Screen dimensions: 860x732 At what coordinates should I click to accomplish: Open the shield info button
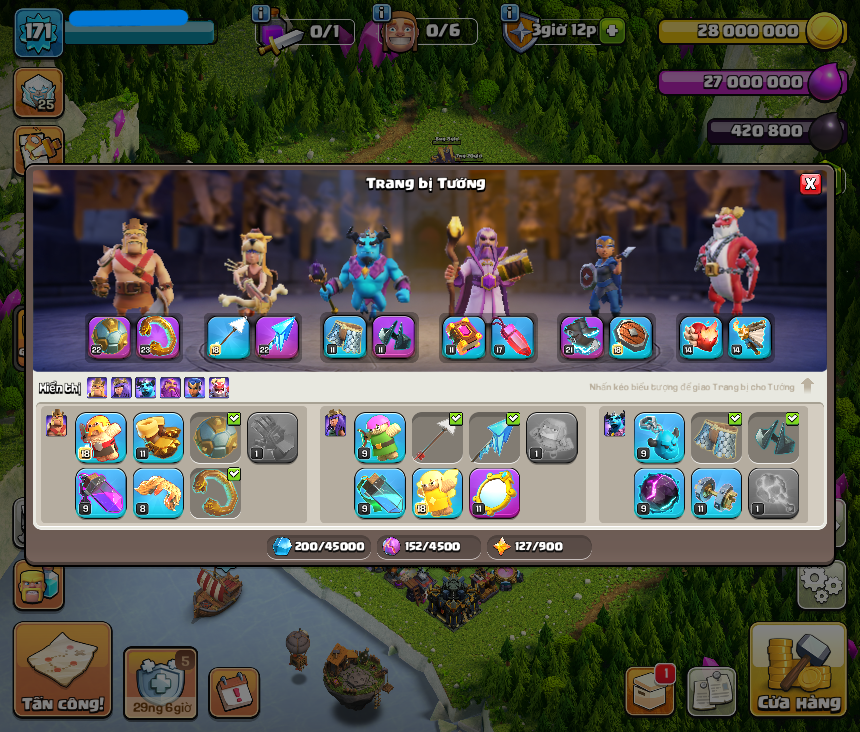(510, 13)
